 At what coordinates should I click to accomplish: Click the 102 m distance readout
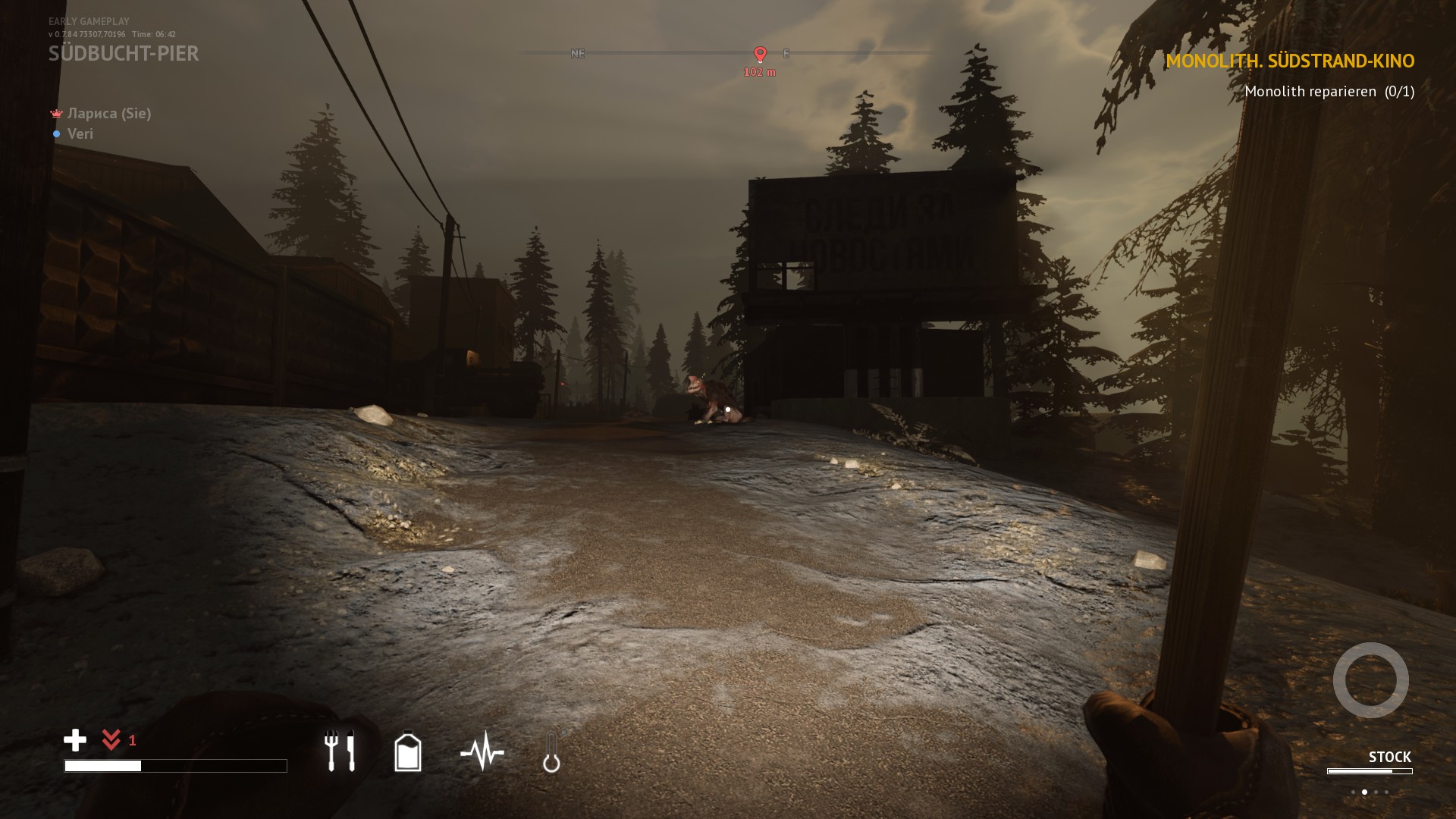point(759,74)
